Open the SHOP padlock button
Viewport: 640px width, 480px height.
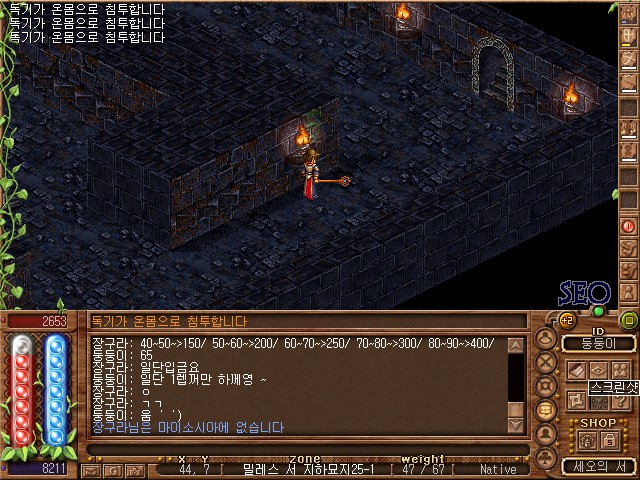[610, 440]
